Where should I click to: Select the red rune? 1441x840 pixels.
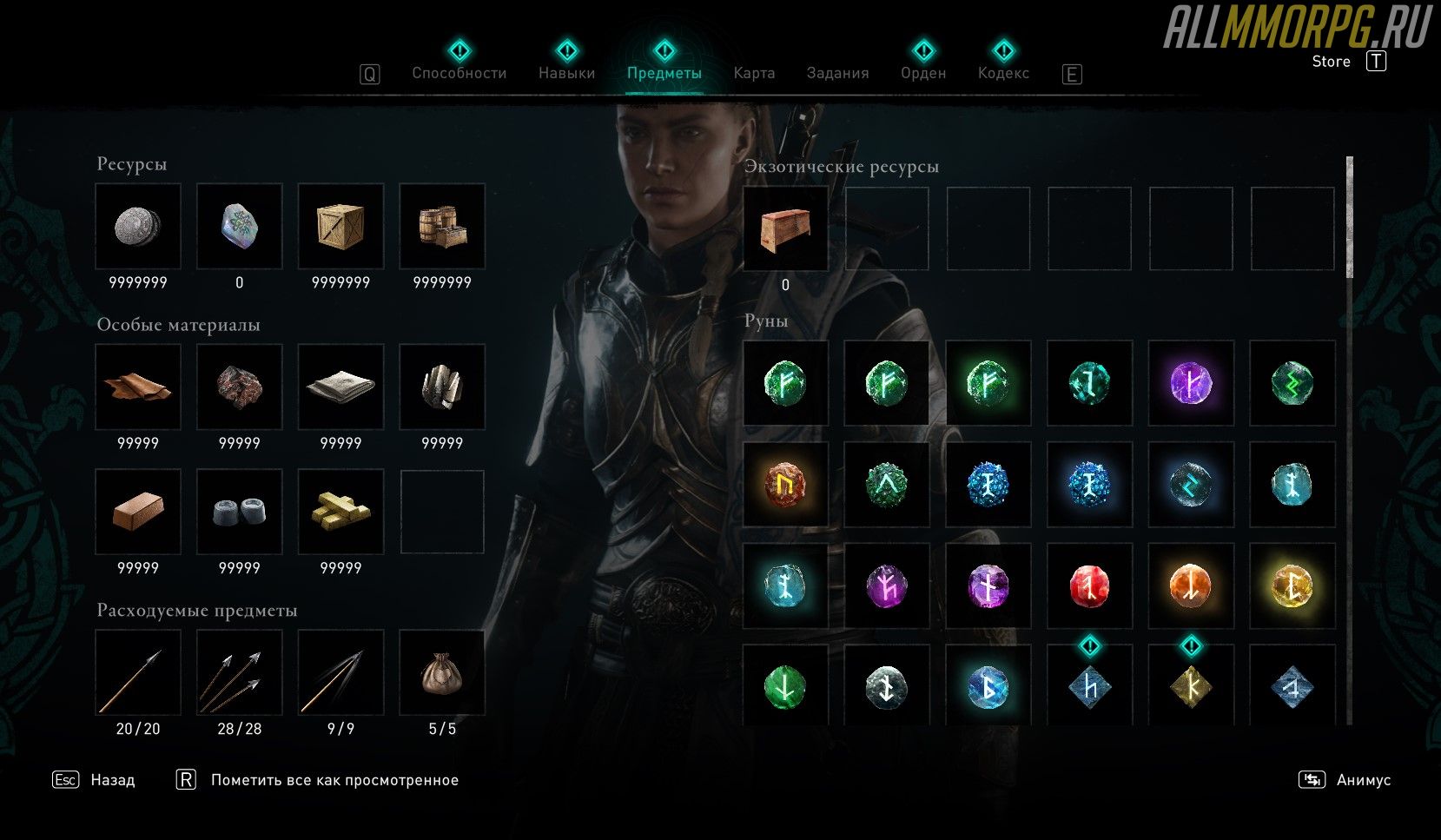(1089, 585)
